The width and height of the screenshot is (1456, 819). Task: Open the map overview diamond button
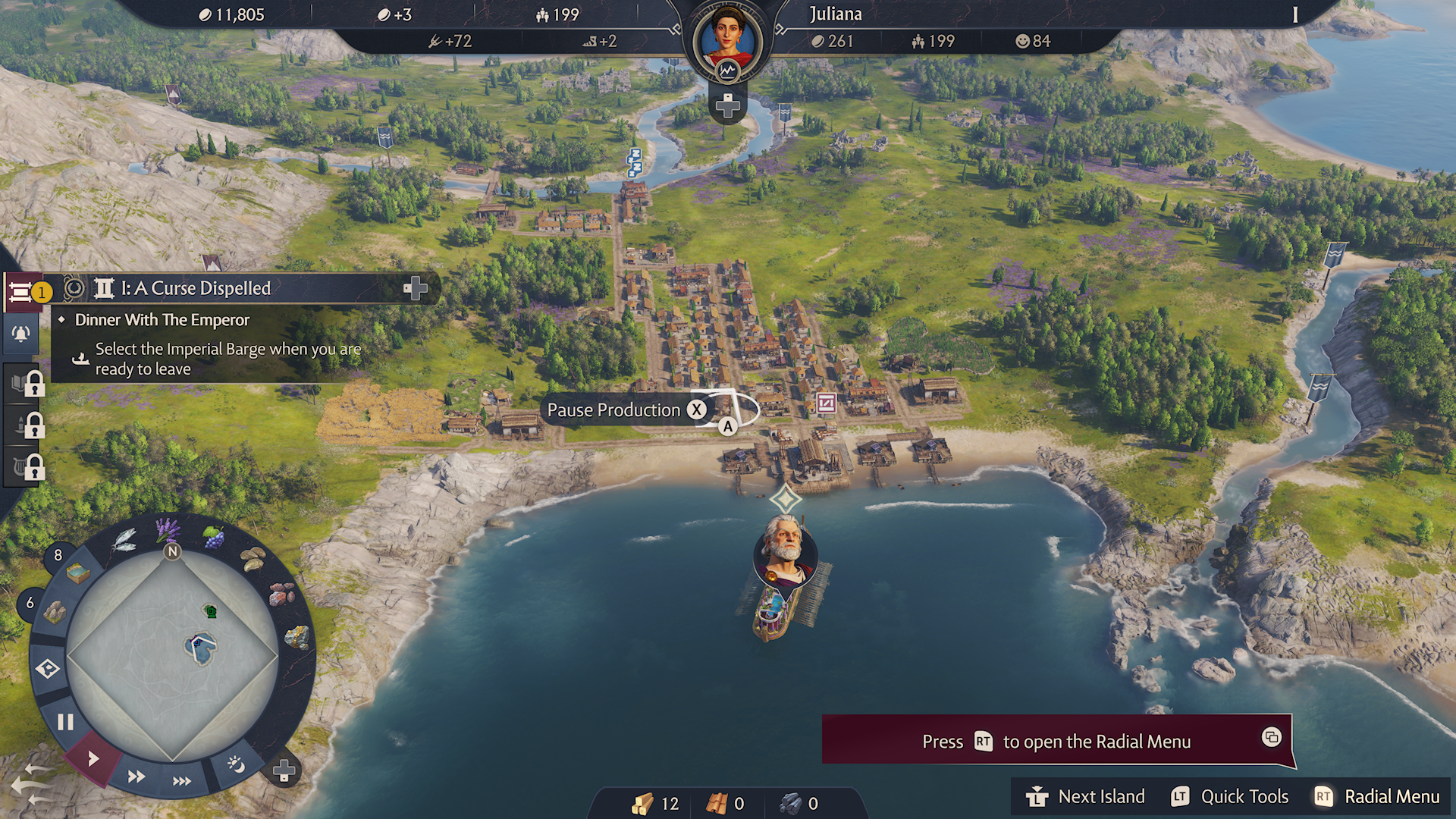[x=48, y=669]
